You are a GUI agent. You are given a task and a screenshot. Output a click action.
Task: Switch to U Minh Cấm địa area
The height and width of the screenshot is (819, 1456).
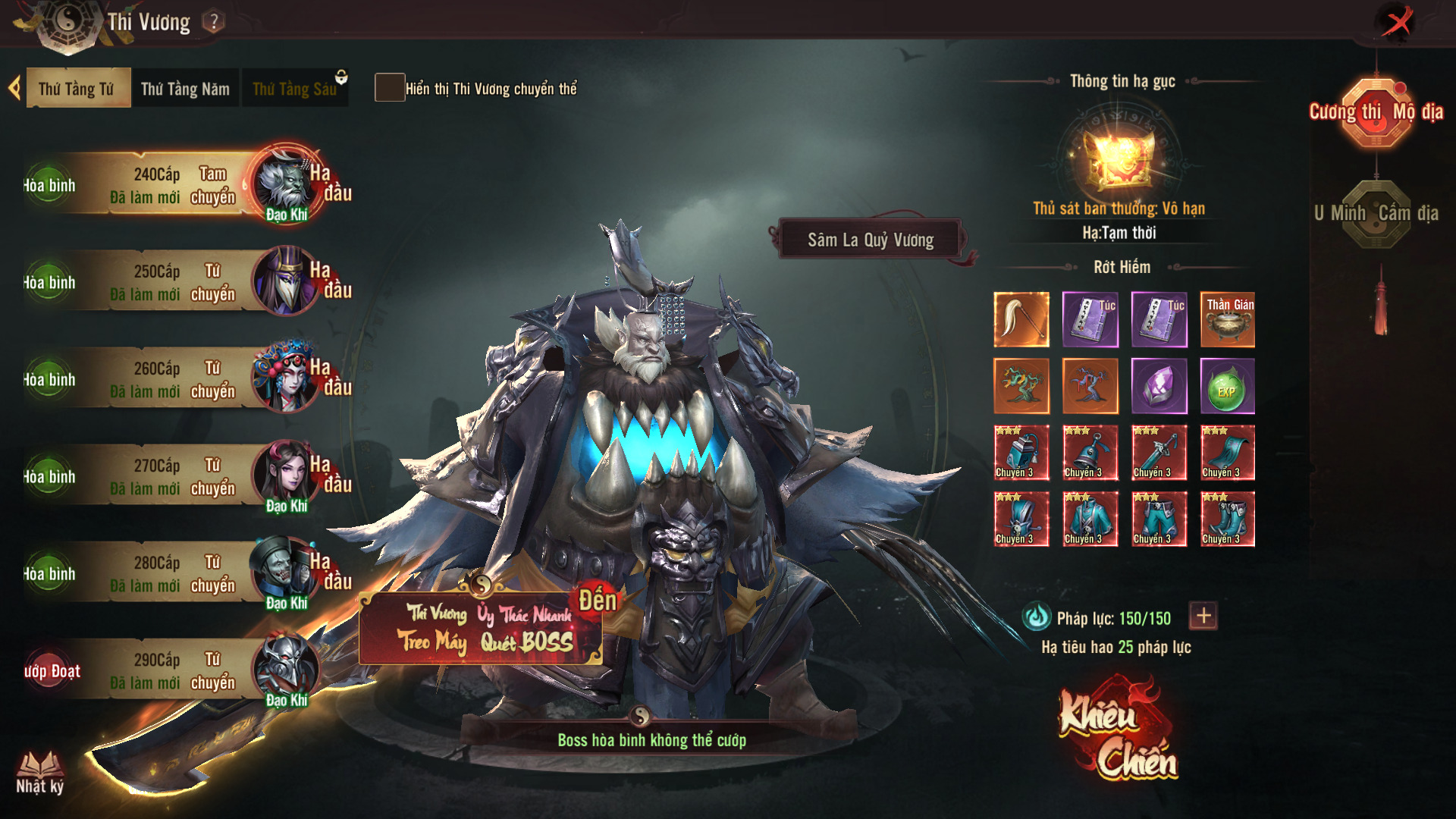coord(1376,214)
